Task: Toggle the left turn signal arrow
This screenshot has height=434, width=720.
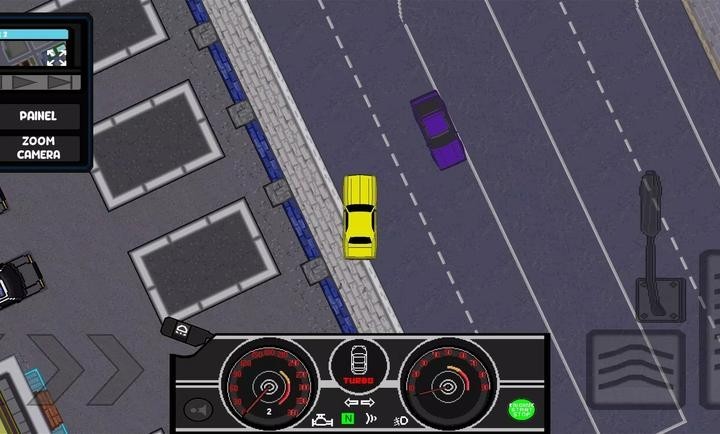Action: click(350, 402)
